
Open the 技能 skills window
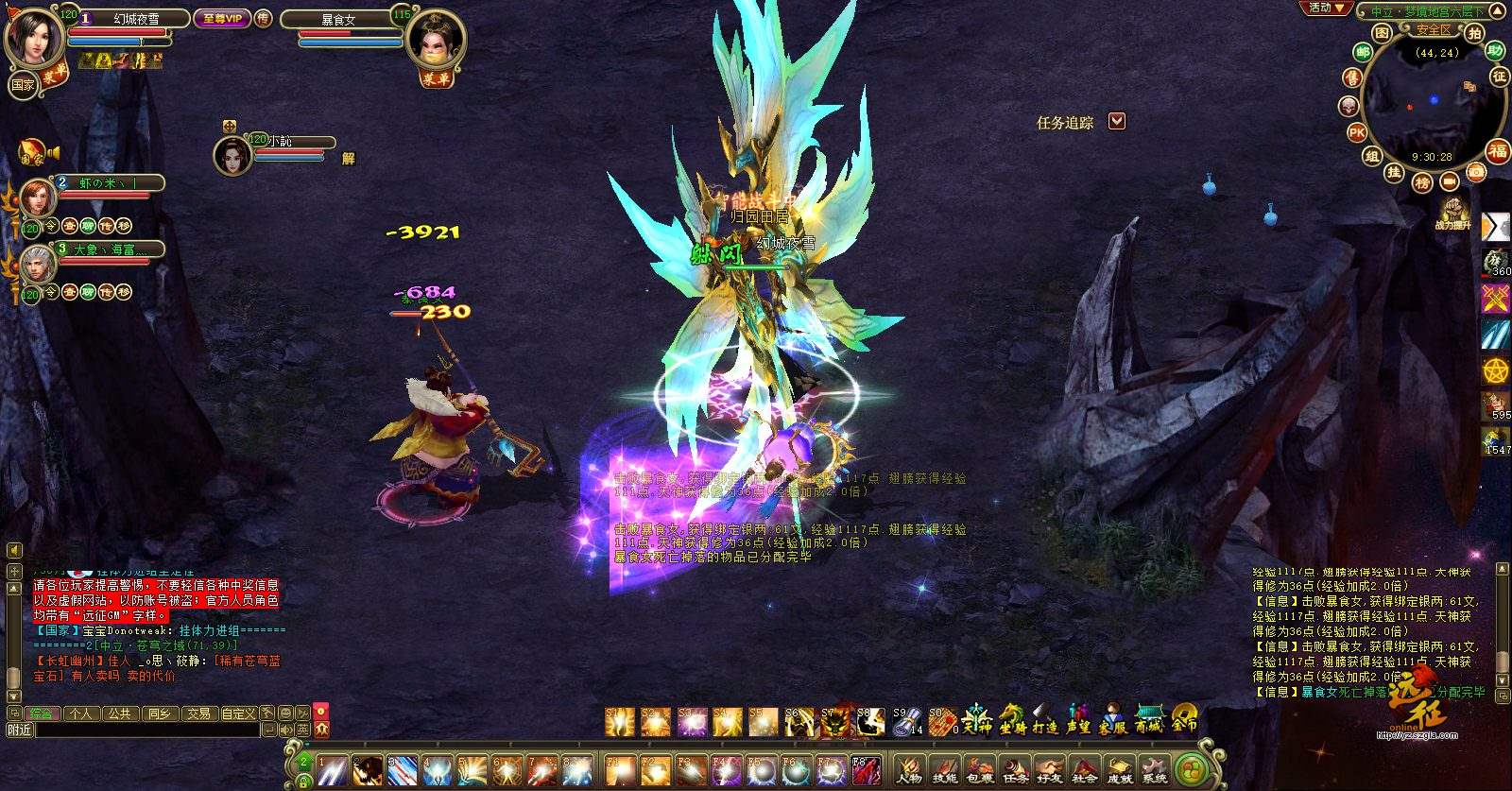click(x=944, y=769)
